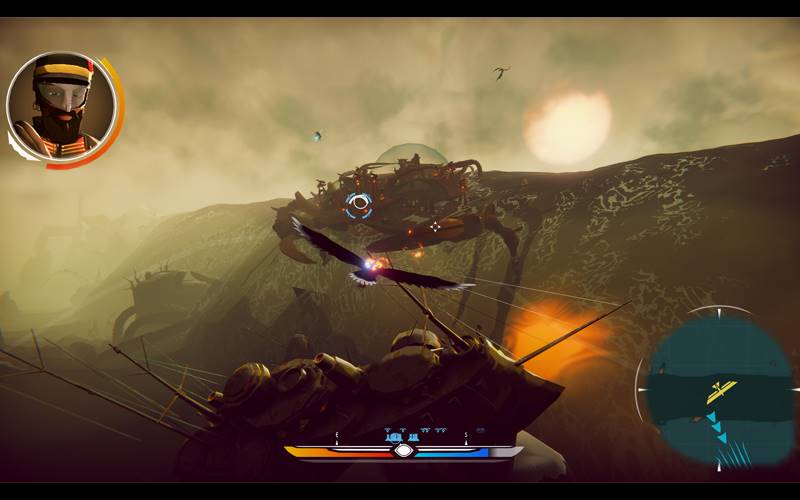The width and height of the screenshot is (800, 500).
Task: Click the bearded pilot portrait
Action: 60,108
